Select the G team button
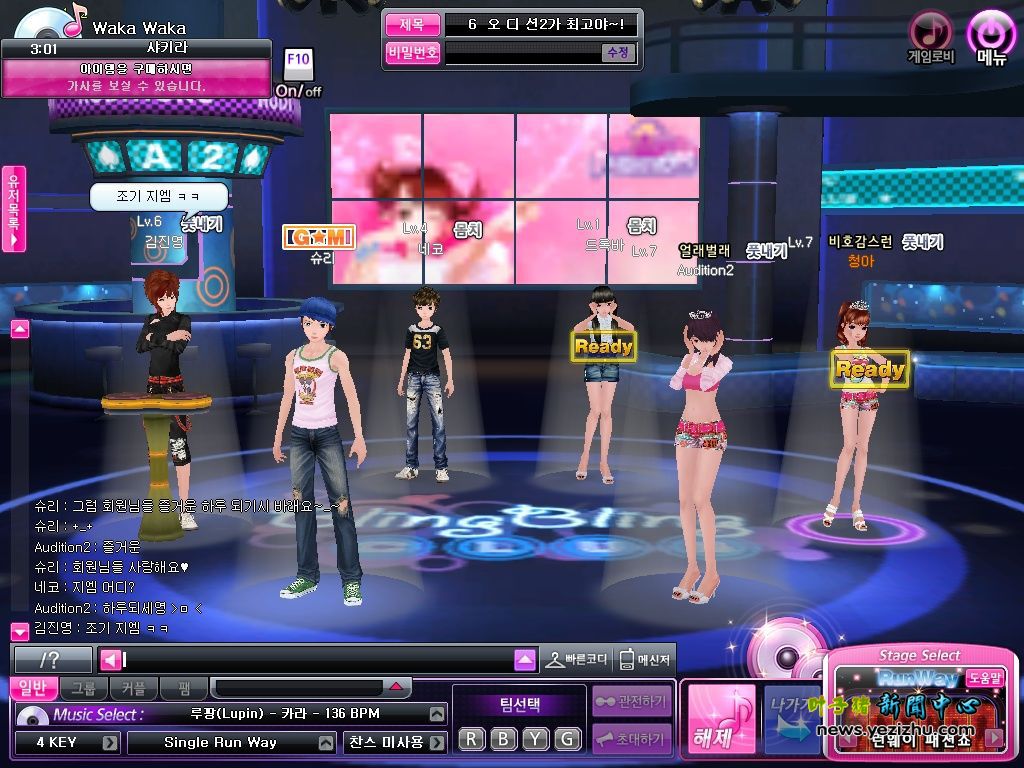The width and height of the screenshot is (1024, 768). pyautogui.click(x=568, y=739)
